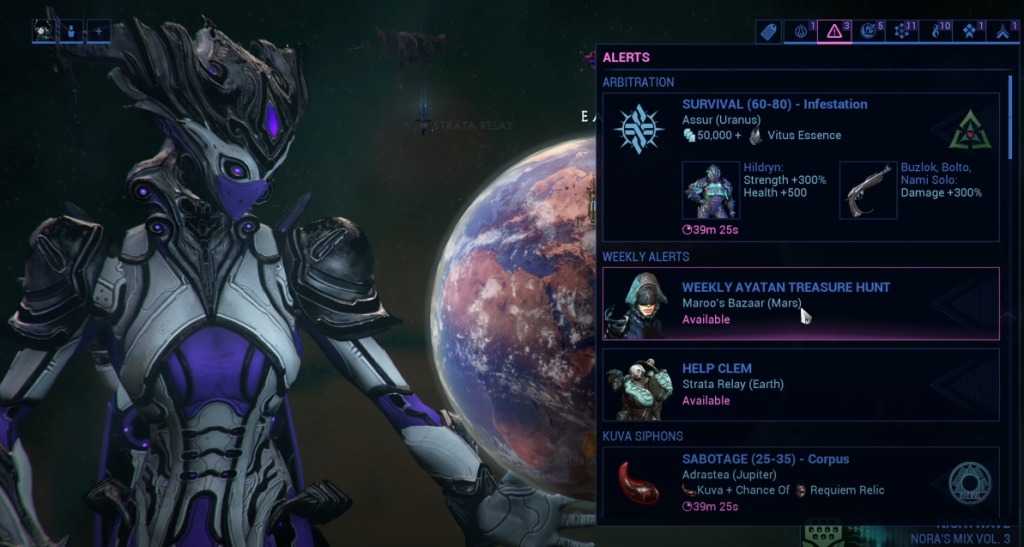This screenshot has height=547, width=1024.
Task: Open the price tag tab
Action: coord(768,31)
